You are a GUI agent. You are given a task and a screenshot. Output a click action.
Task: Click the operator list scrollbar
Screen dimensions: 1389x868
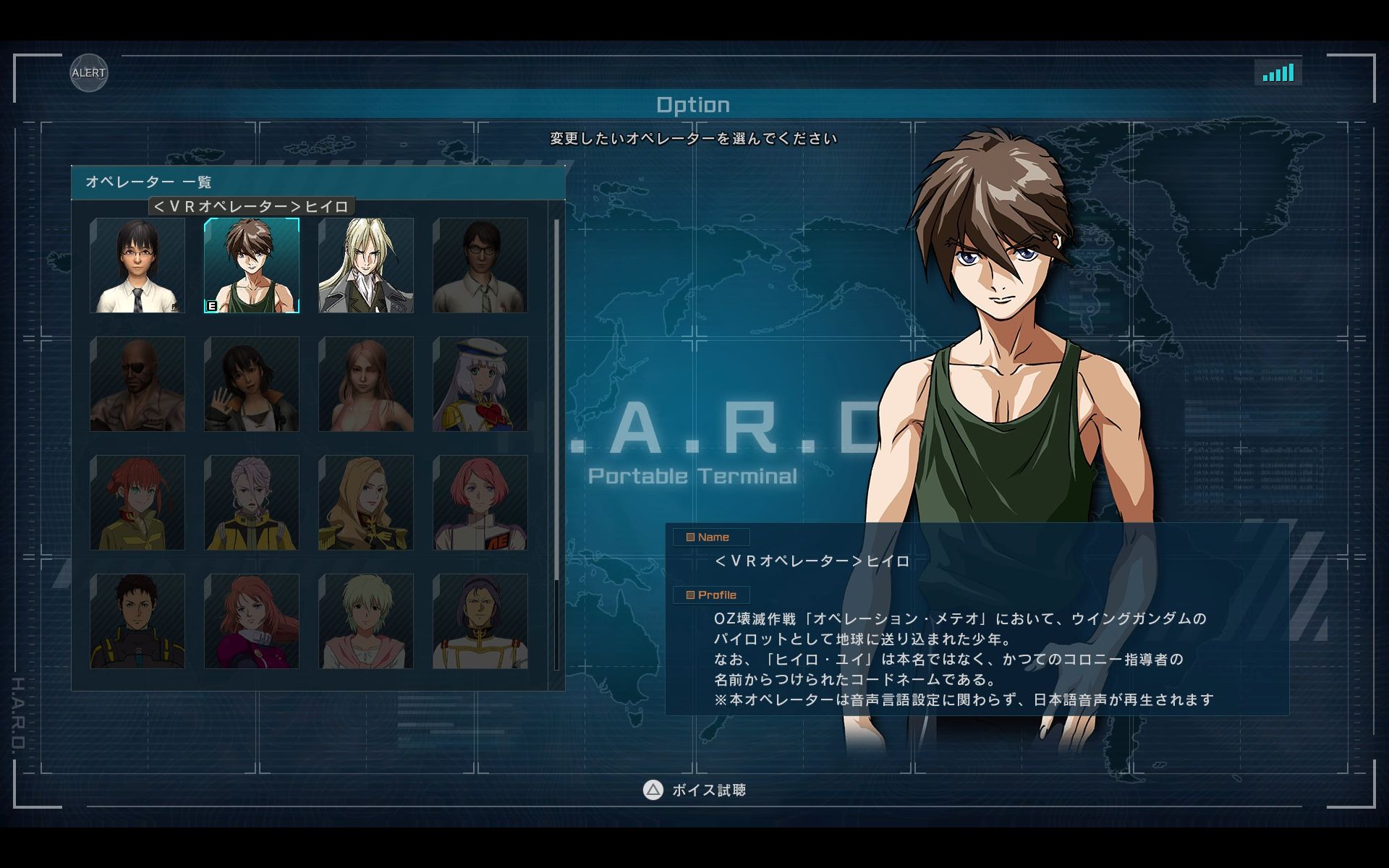point(556,399)
